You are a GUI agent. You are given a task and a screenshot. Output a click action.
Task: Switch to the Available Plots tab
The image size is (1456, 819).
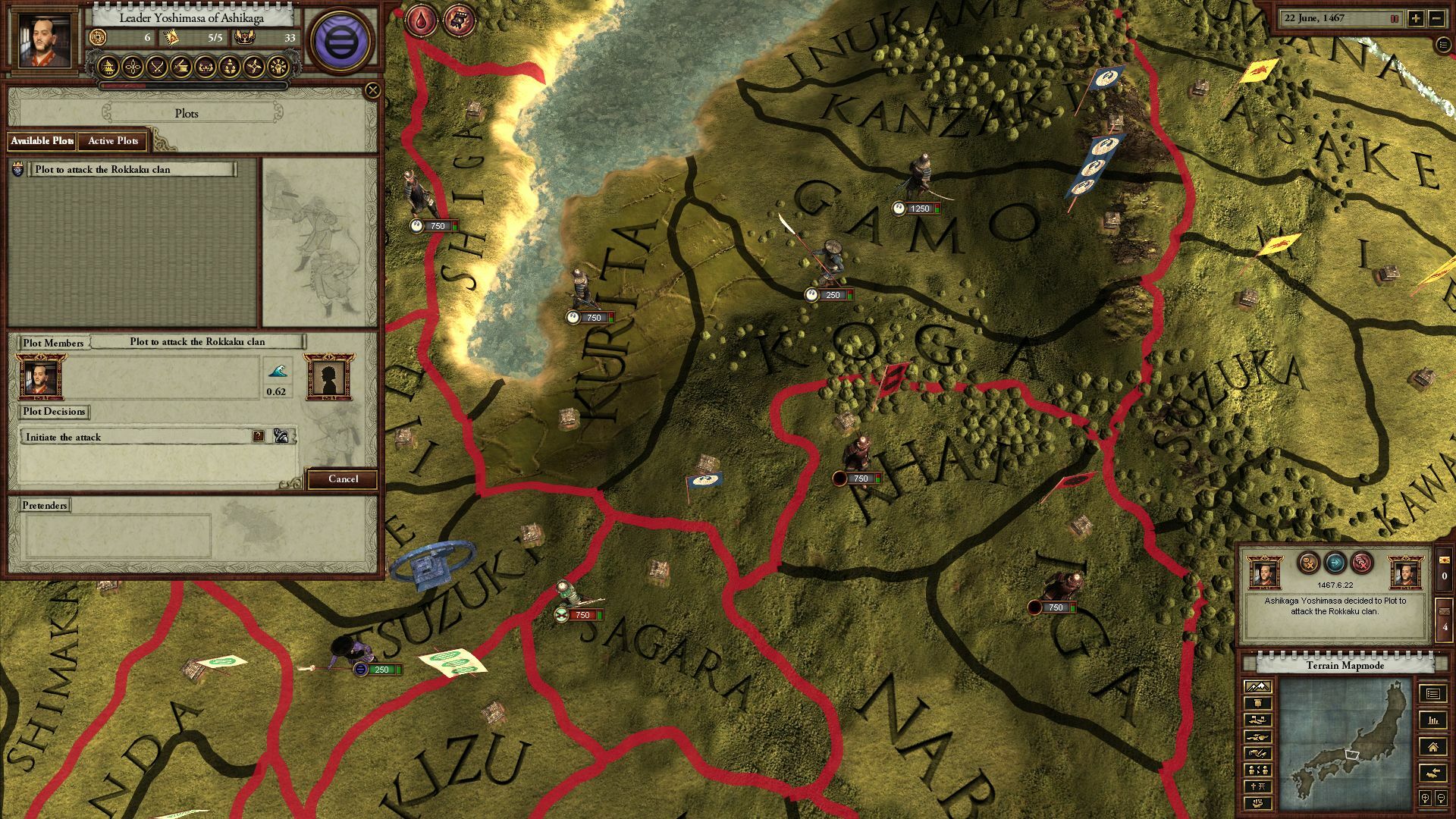point(42,141)
